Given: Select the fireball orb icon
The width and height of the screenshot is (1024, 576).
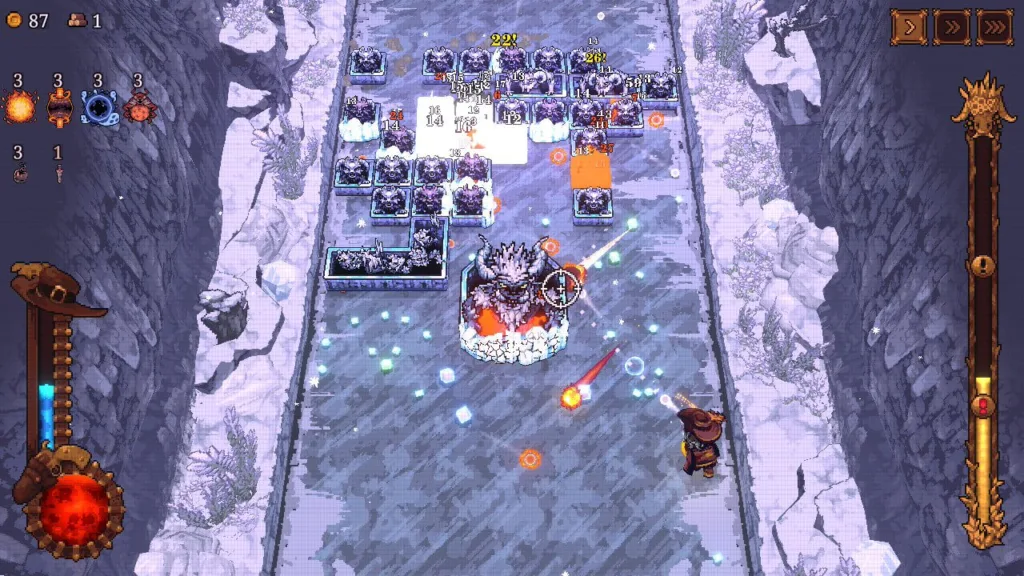Looking at the screenshot, I should (19, 106).
